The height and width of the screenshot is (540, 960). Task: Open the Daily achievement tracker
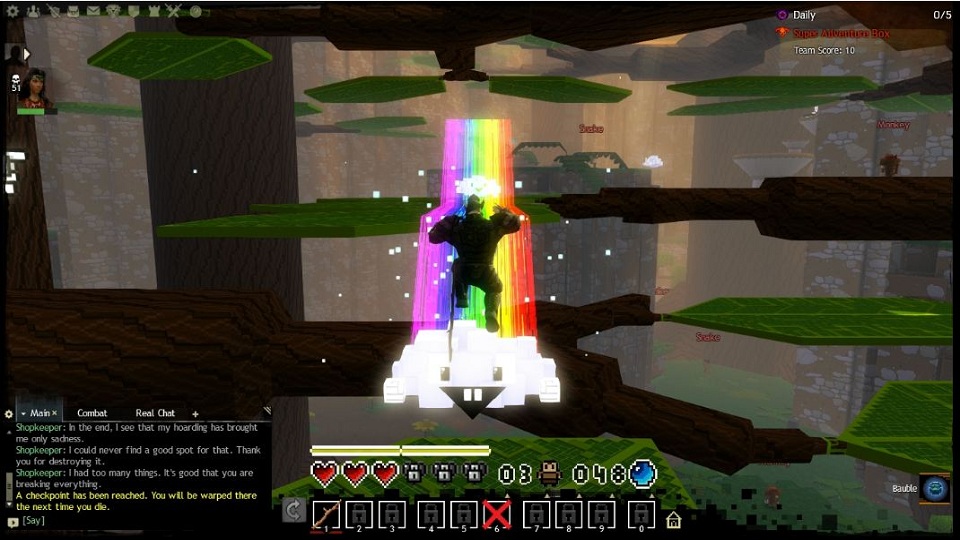click(803, 15)
